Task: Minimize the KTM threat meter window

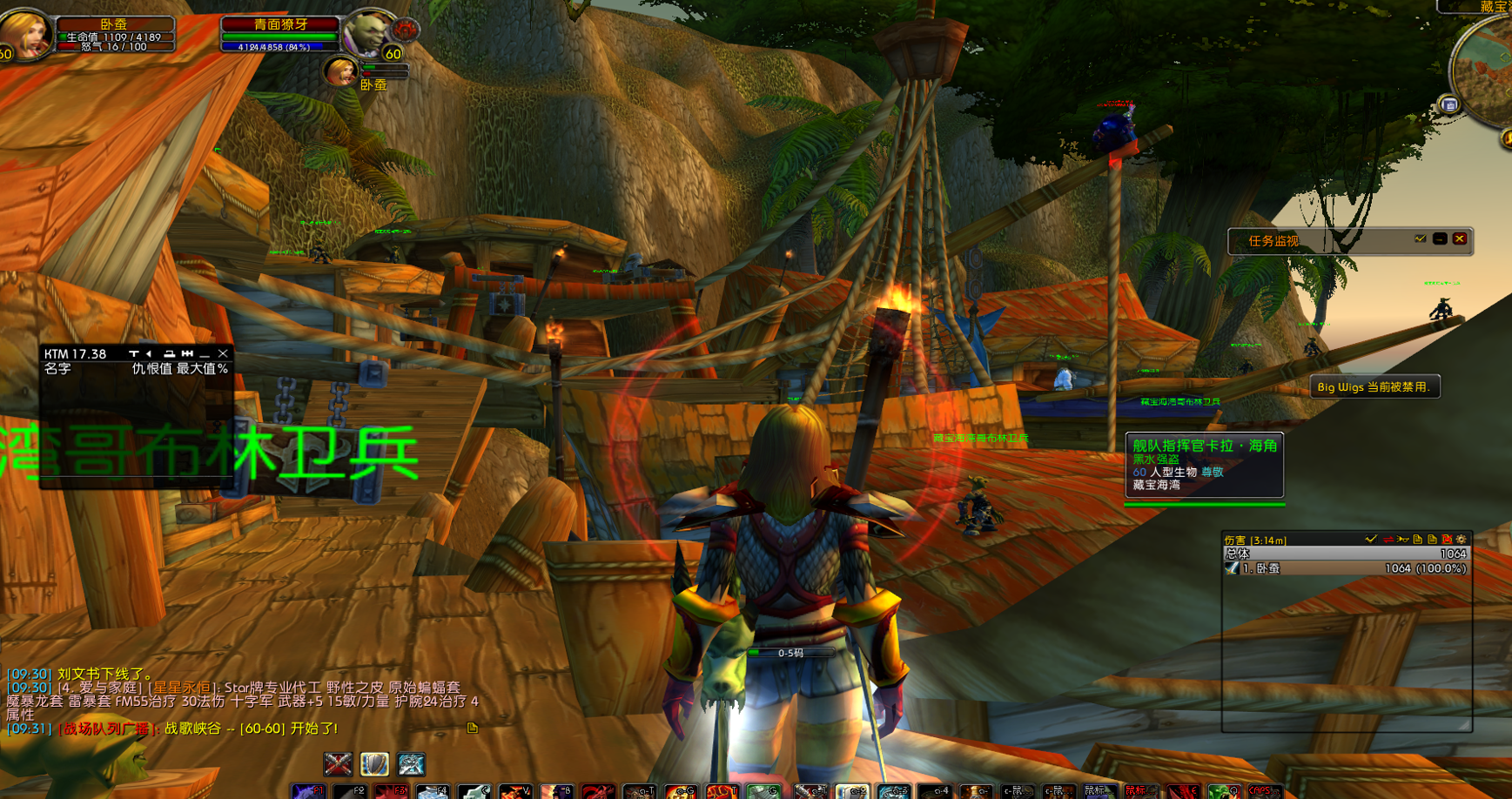Action: 205,354
